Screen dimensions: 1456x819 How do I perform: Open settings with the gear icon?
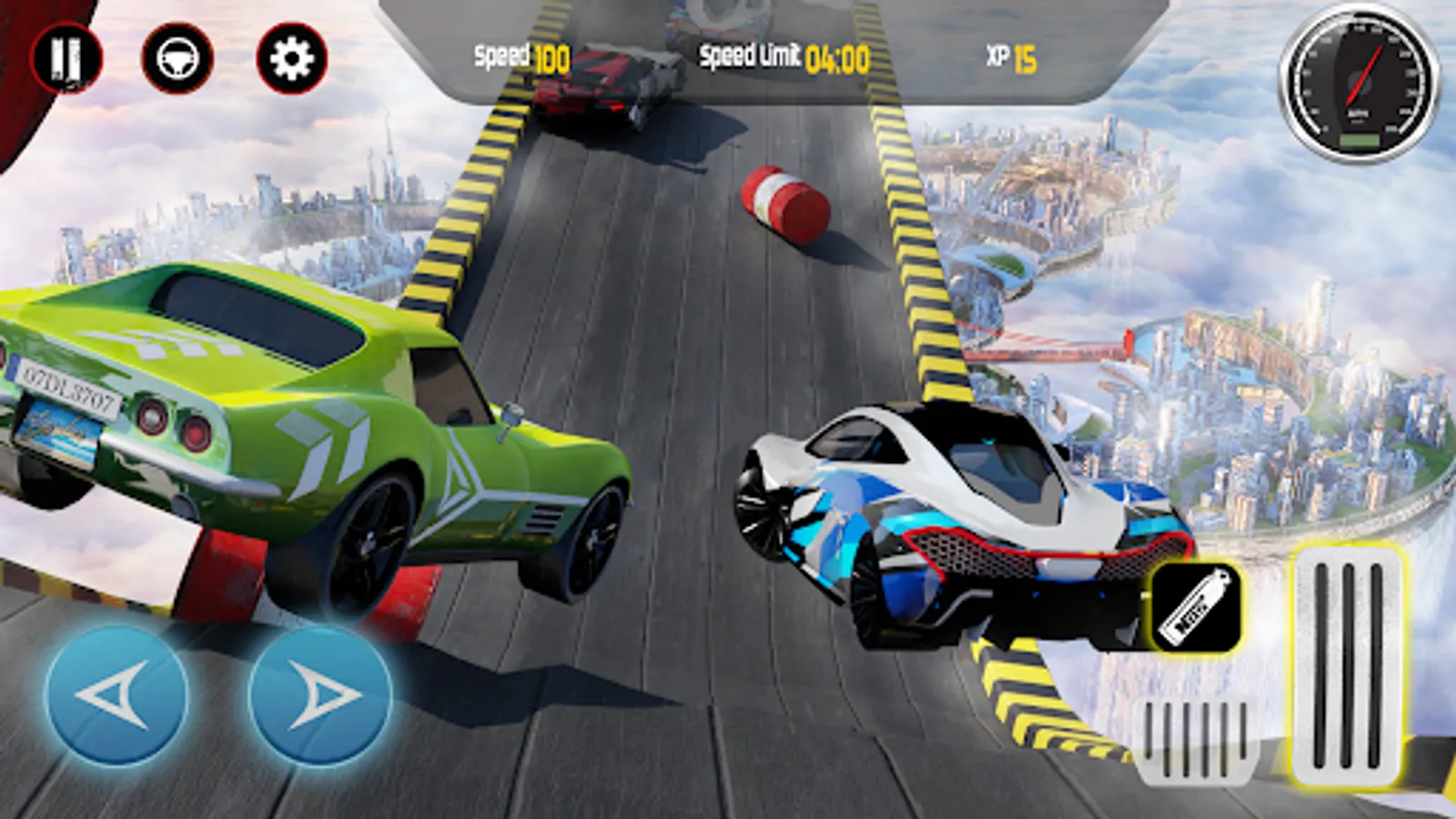(x=292, y=59)
